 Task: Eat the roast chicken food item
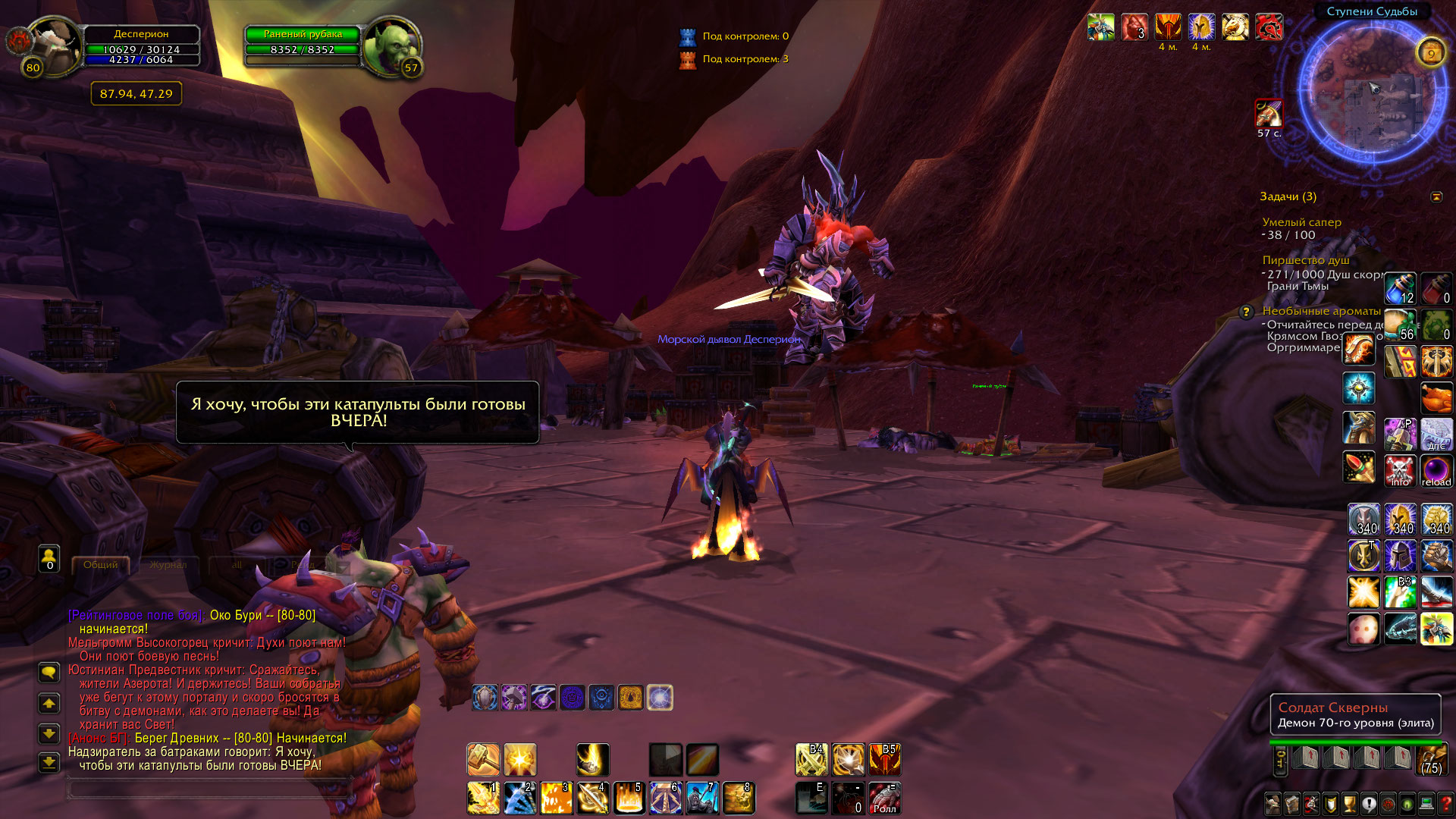1436,398
